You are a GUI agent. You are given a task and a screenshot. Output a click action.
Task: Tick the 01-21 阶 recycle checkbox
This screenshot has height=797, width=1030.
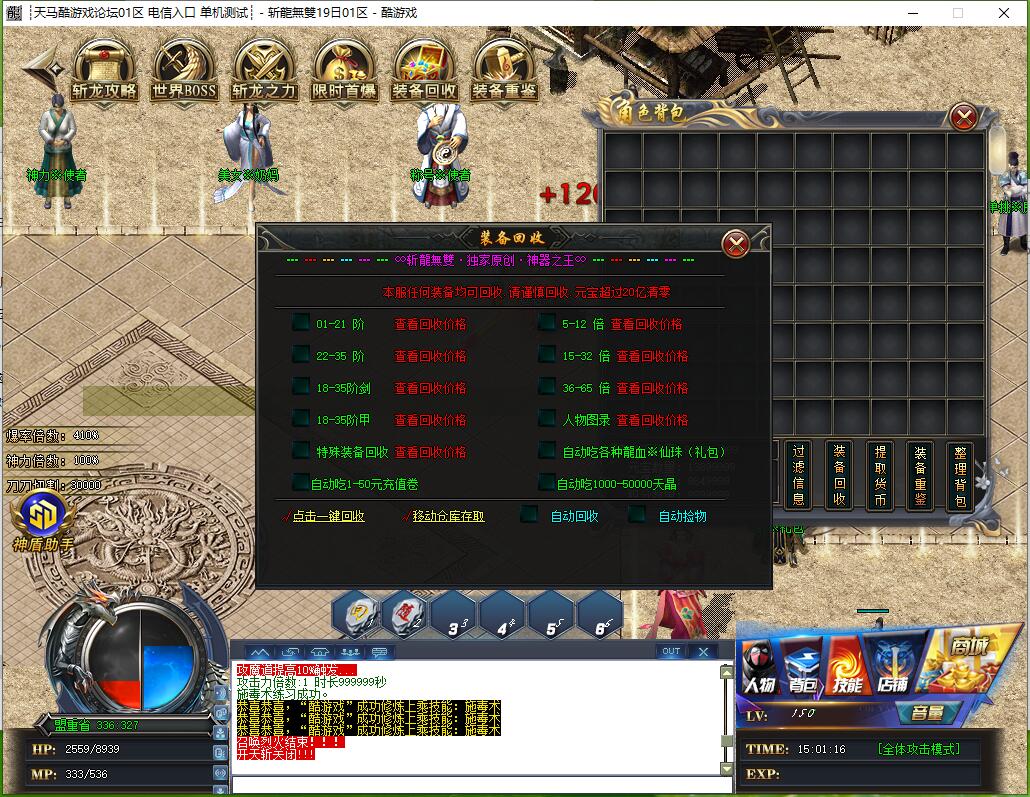301,323
